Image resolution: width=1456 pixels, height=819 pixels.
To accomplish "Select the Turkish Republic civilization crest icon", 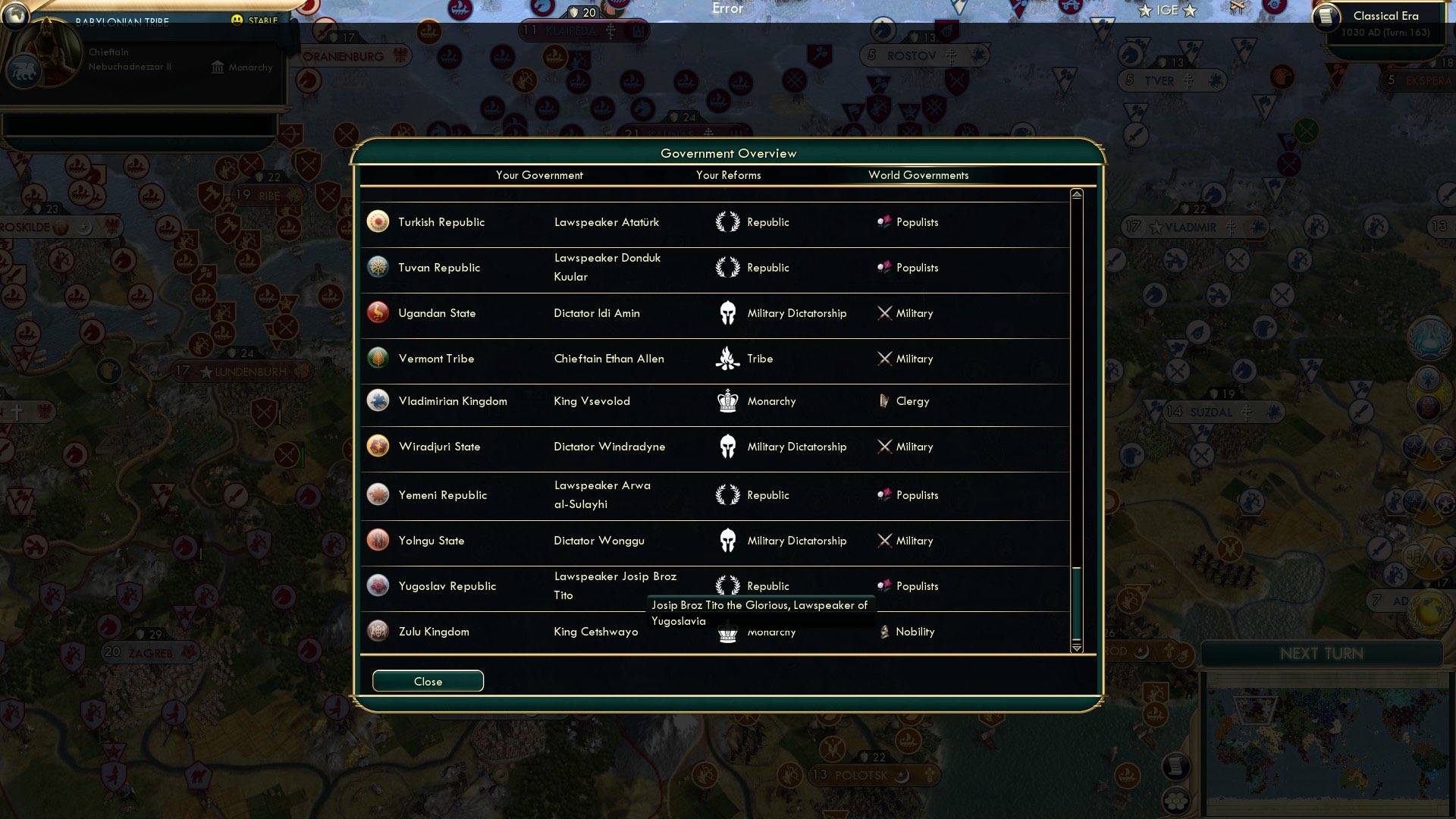I will [377, 221].
